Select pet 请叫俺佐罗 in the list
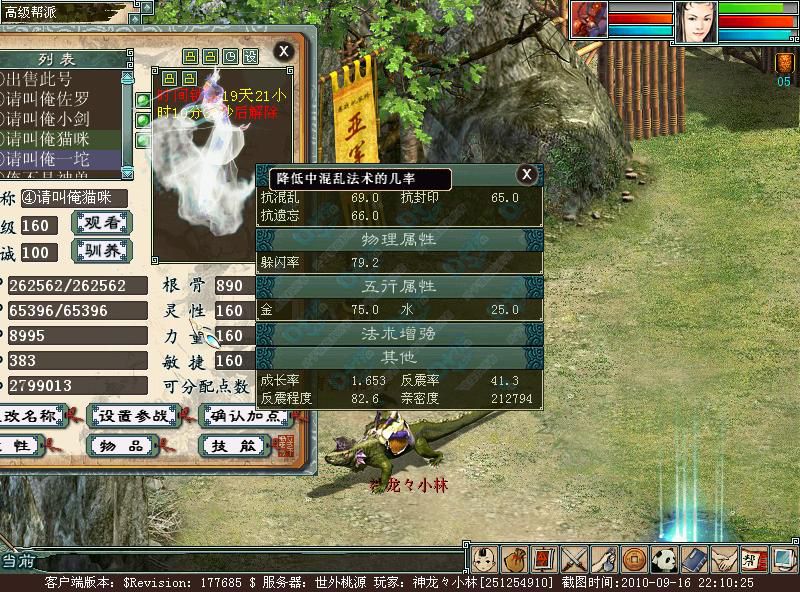This screenshot has width=800, height=592. (60, 99)
